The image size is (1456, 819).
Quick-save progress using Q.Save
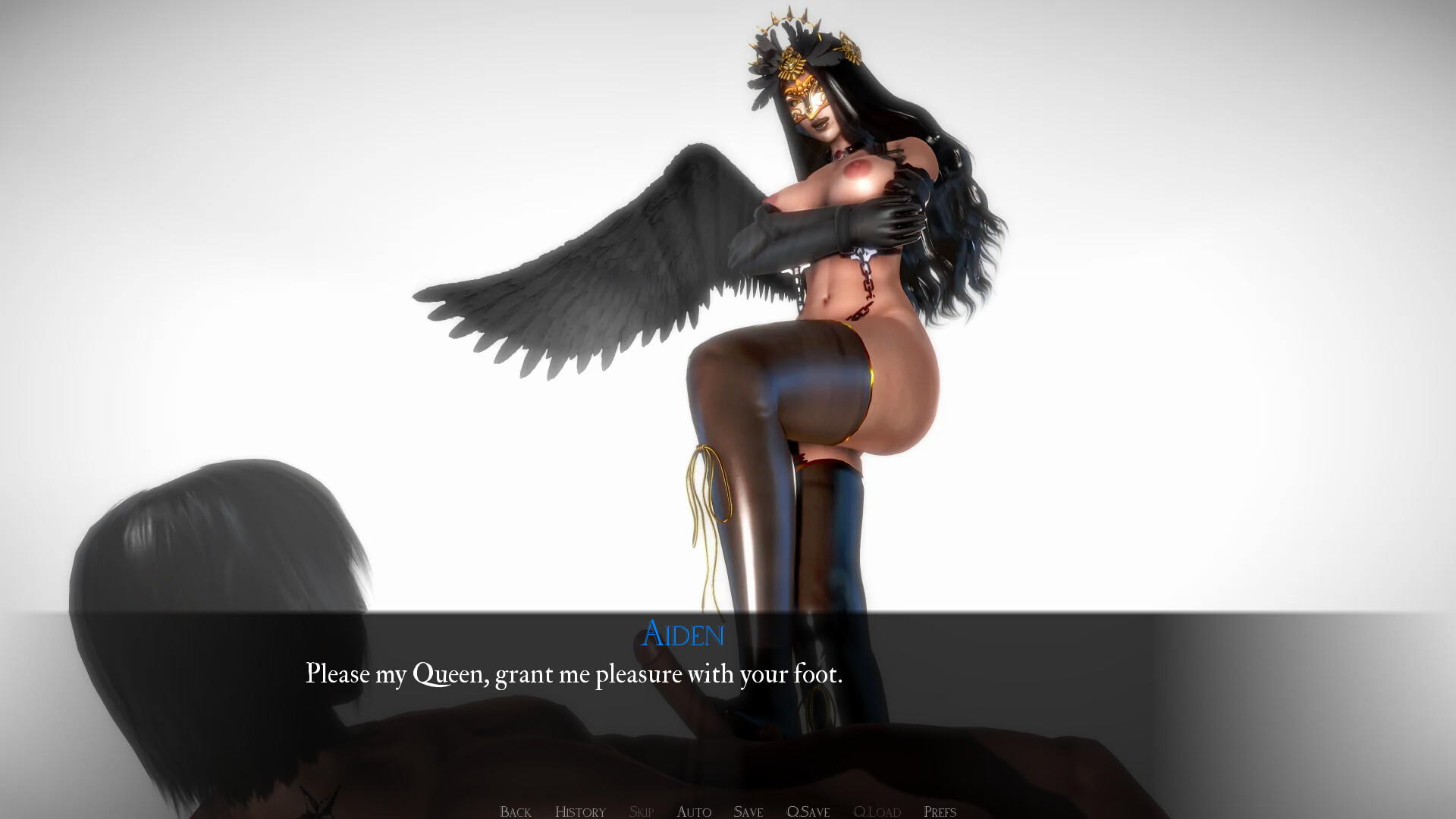[807, 811]
